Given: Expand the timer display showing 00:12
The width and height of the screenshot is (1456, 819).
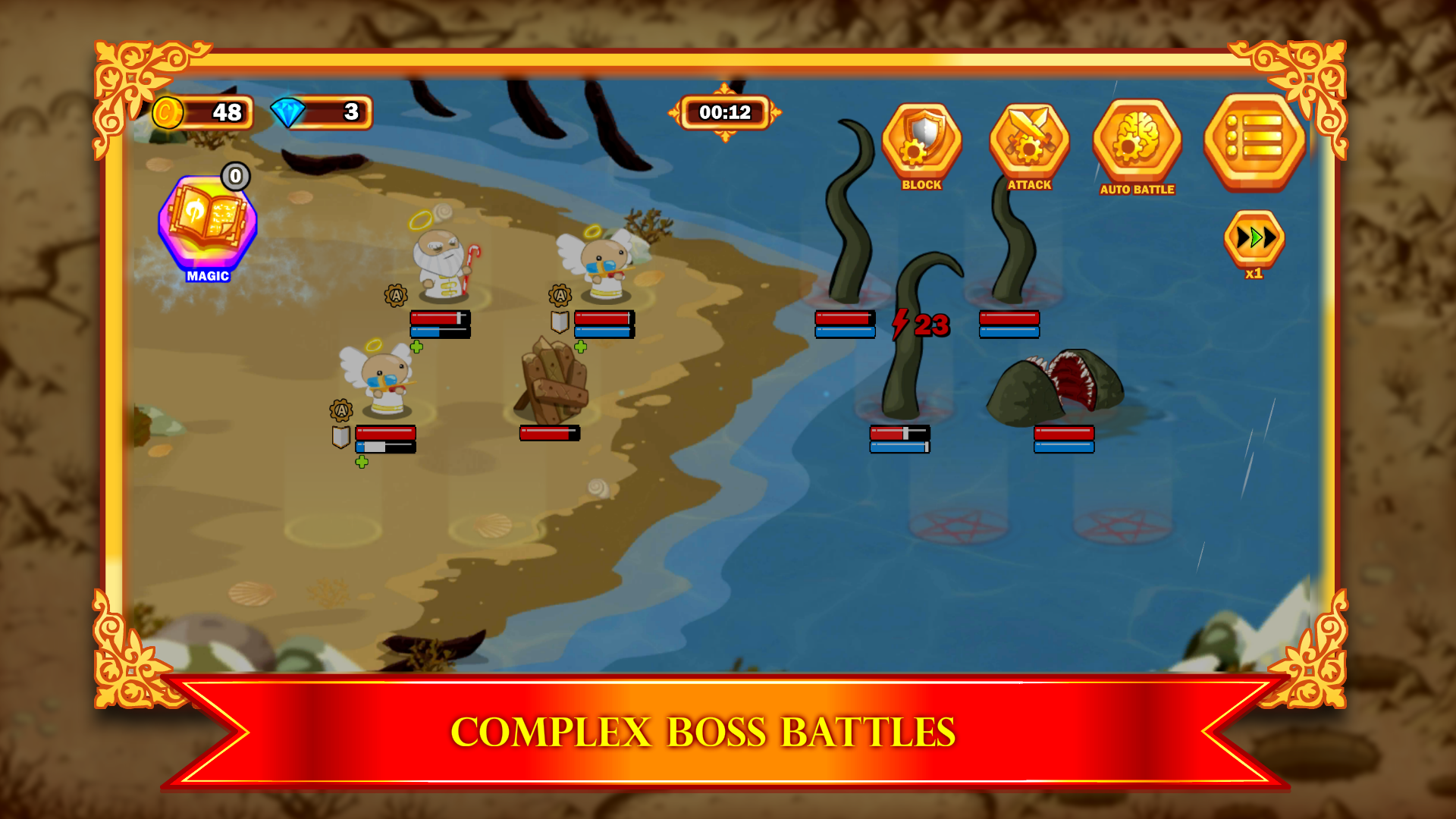Looking at the screenshot, I should (724, 112).
